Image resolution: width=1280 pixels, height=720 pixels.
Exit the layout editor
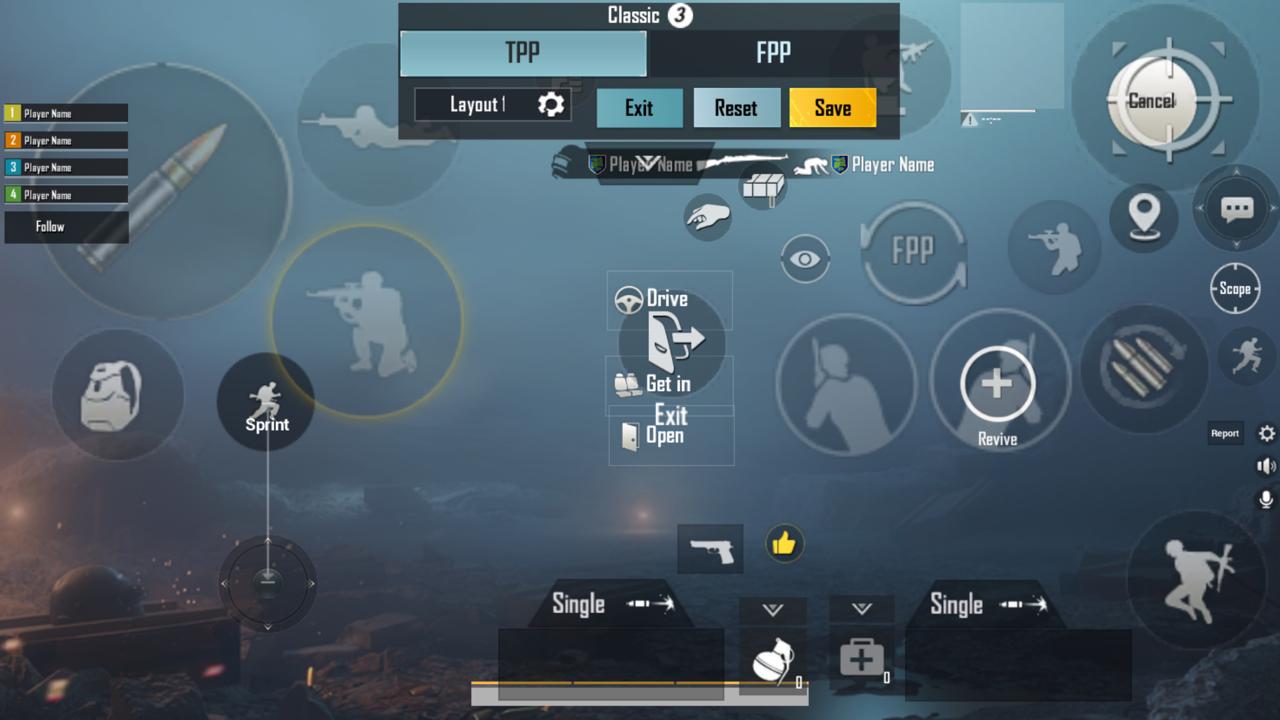639,108
